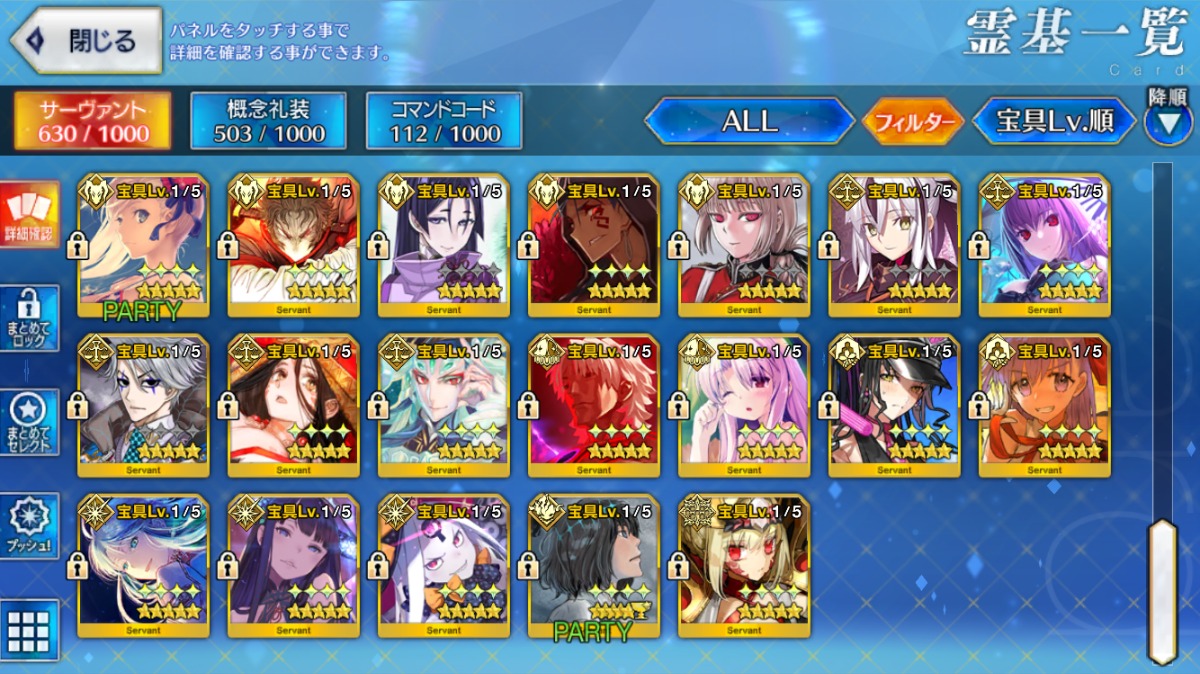This screenshot has width=1200, height=674.
Task: Choose the blonde servant with golden headdress
Action: (744, 565)
